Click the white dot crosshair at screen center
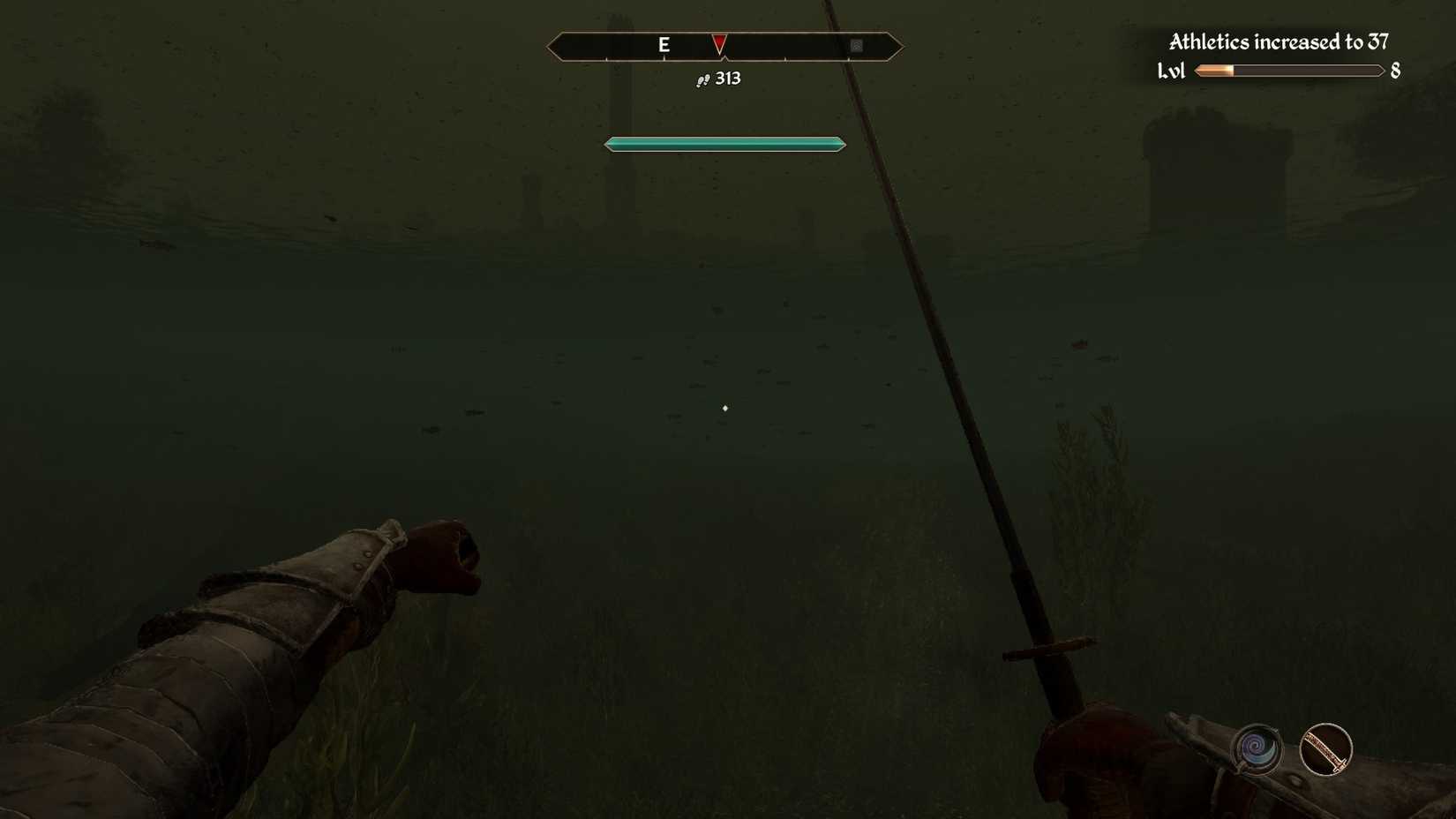Screen dimensions: 1456x819 (x=724, y=408)
